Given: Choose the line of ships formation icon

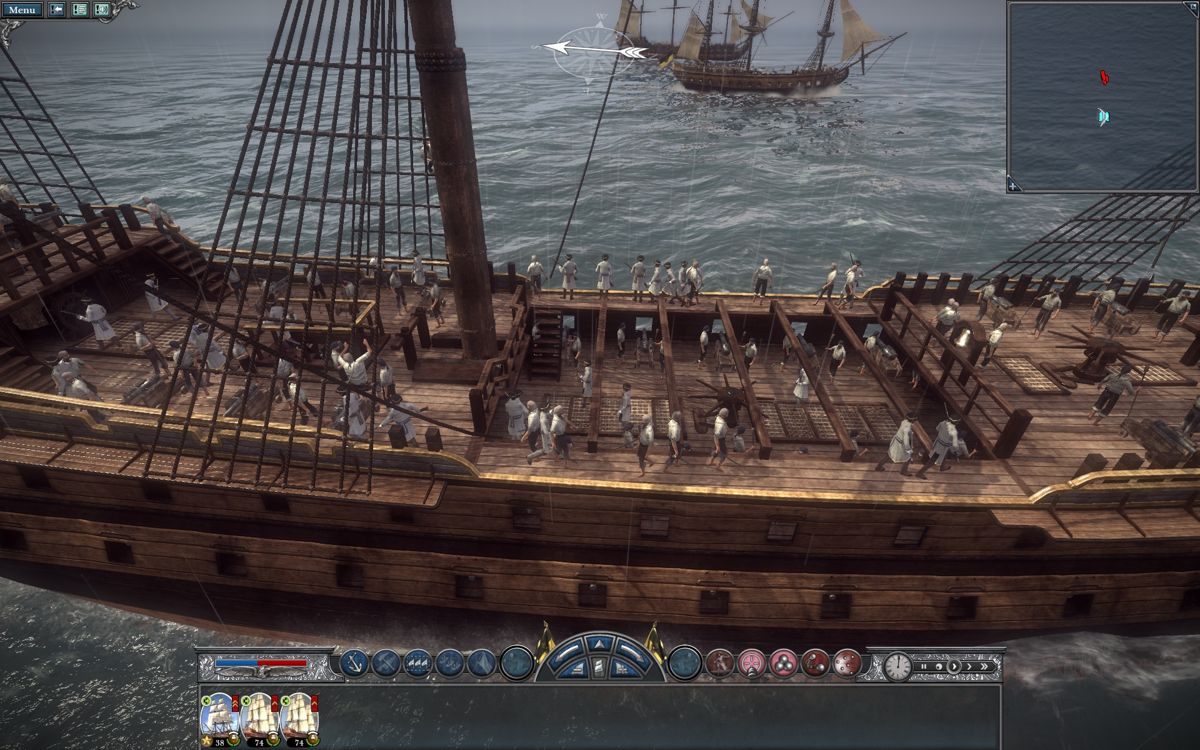Looking at the screenshot, I should (x=418, y=662).
